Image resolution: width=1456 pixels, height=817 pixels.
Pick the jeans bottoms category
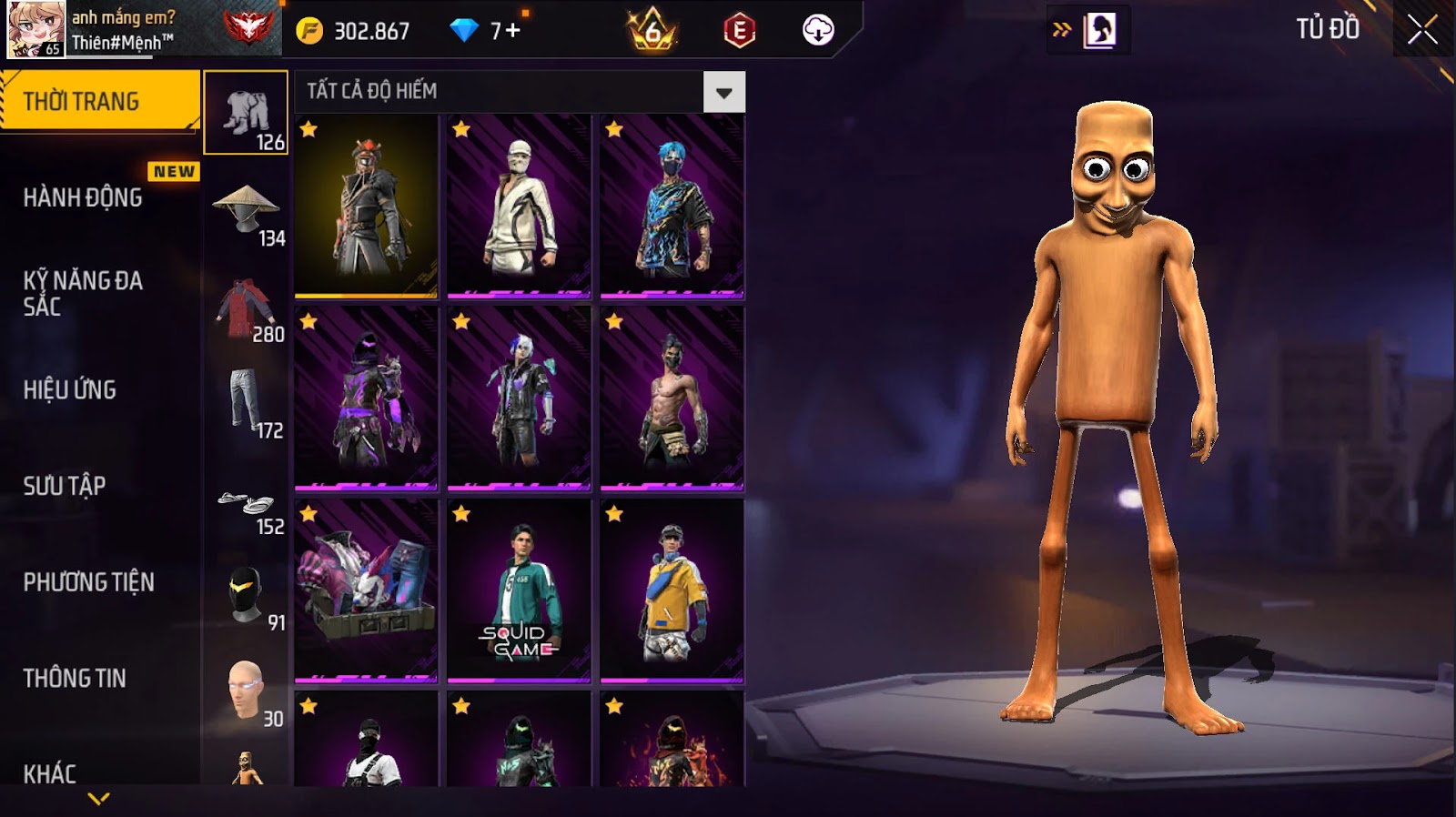(x=246, y=404)
